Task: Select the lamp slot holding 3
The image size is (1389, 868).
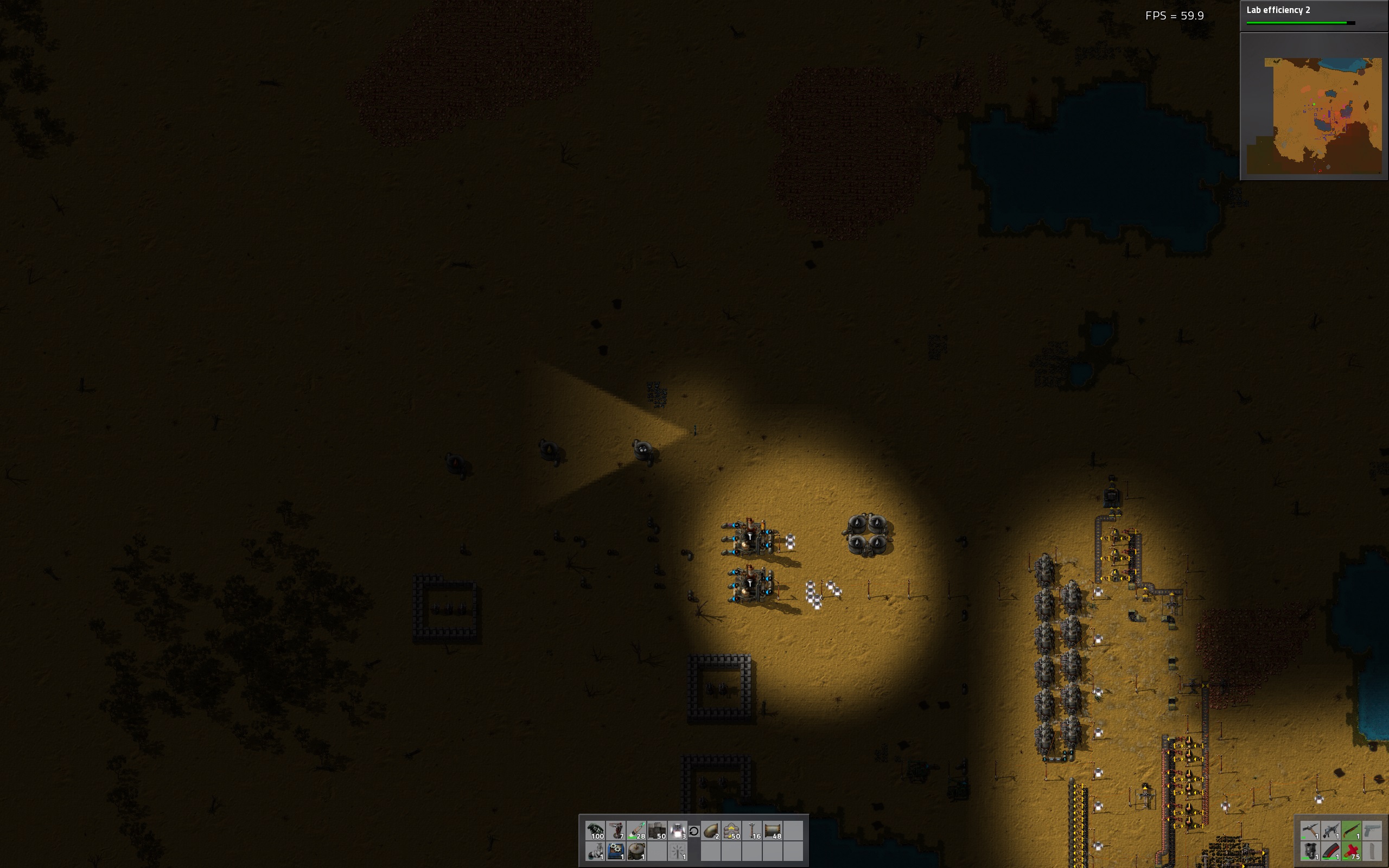Action: pyautogui.click(x=678, y=831)
